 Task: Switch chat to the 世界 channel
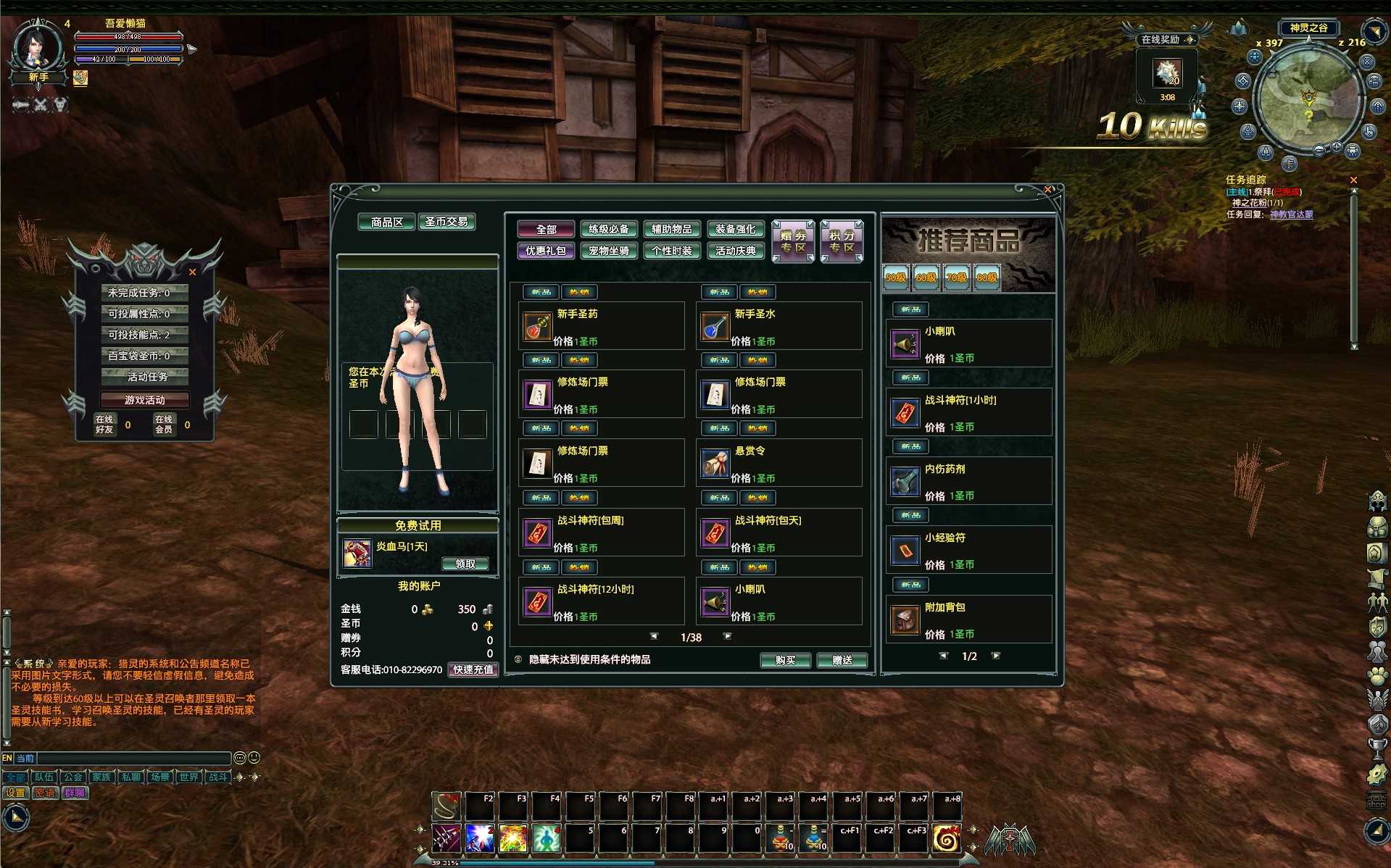click(x=188, y=777)
